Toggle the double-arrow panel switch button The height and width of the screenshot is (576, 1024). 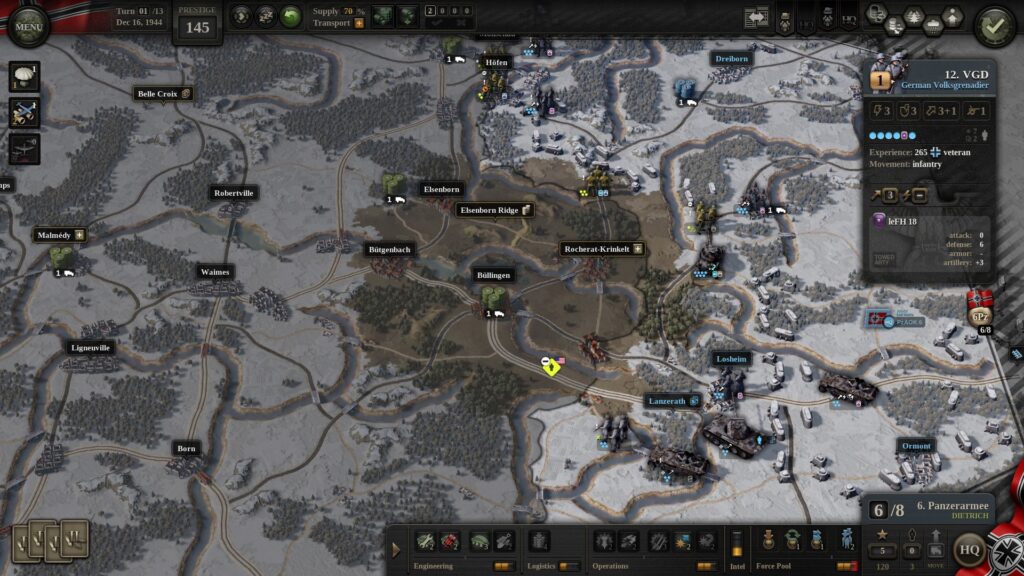pyautogui.click(x=756, y=17)
